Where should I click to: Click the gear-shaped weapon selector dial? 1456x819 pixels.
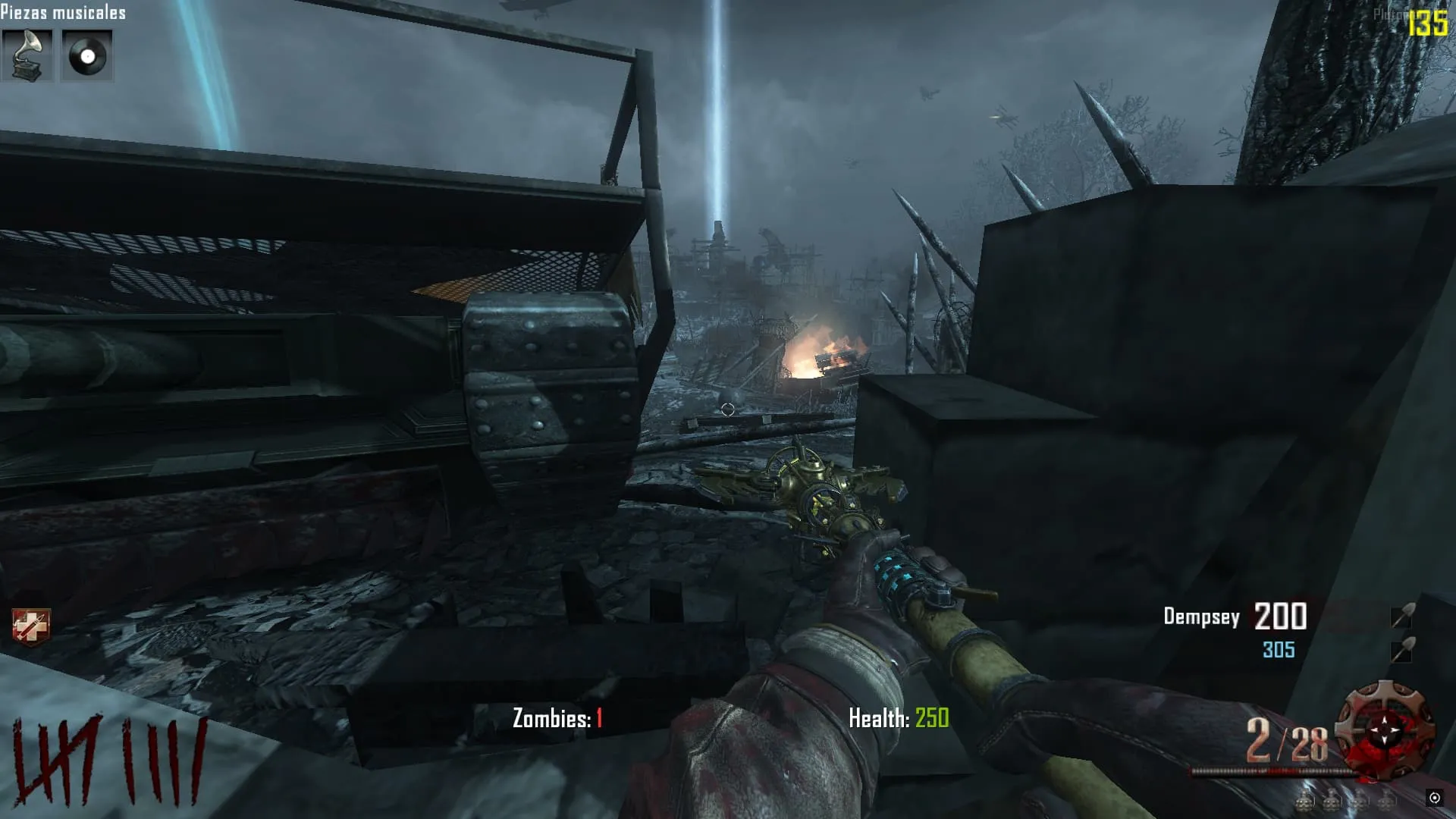(1385, 729)
